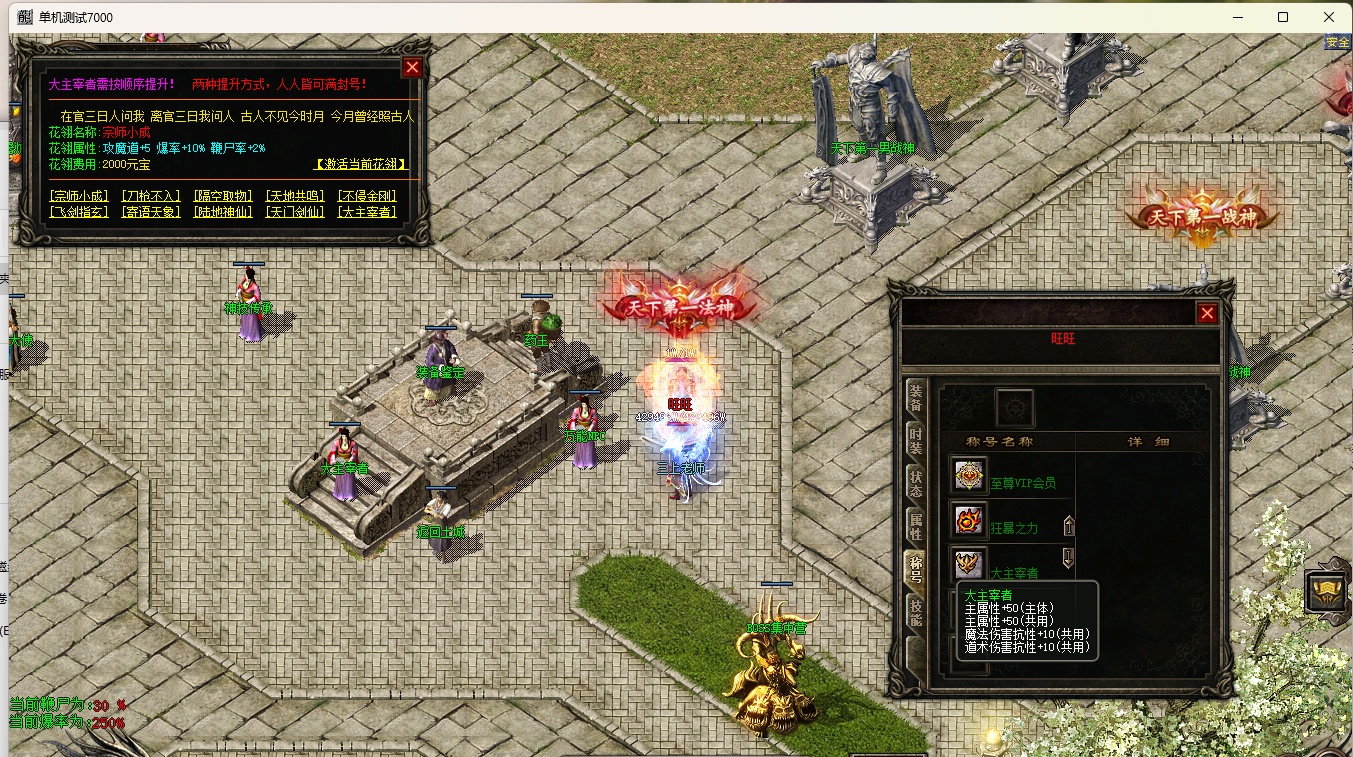Pick the 不侵金刚 title link
Viewport: 1353px width, 757px height.
click(367, 196)
